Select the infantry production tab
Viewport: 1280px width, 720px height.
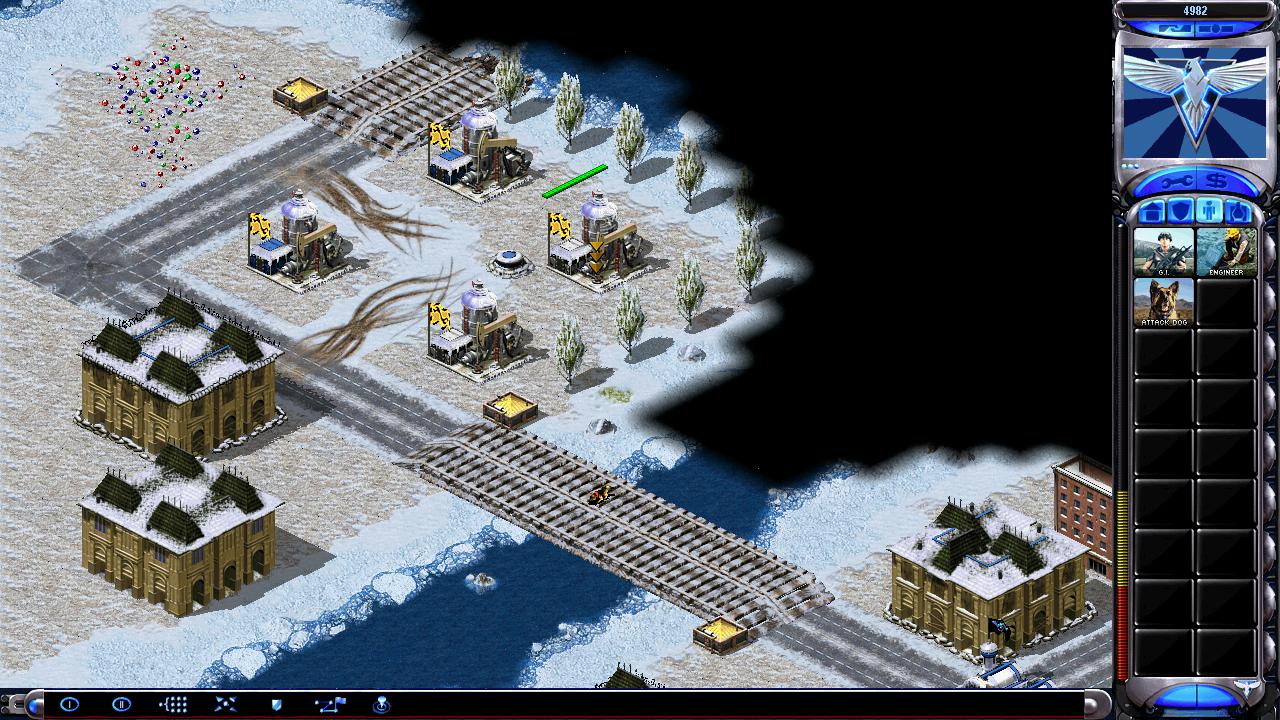[1208, 212]
